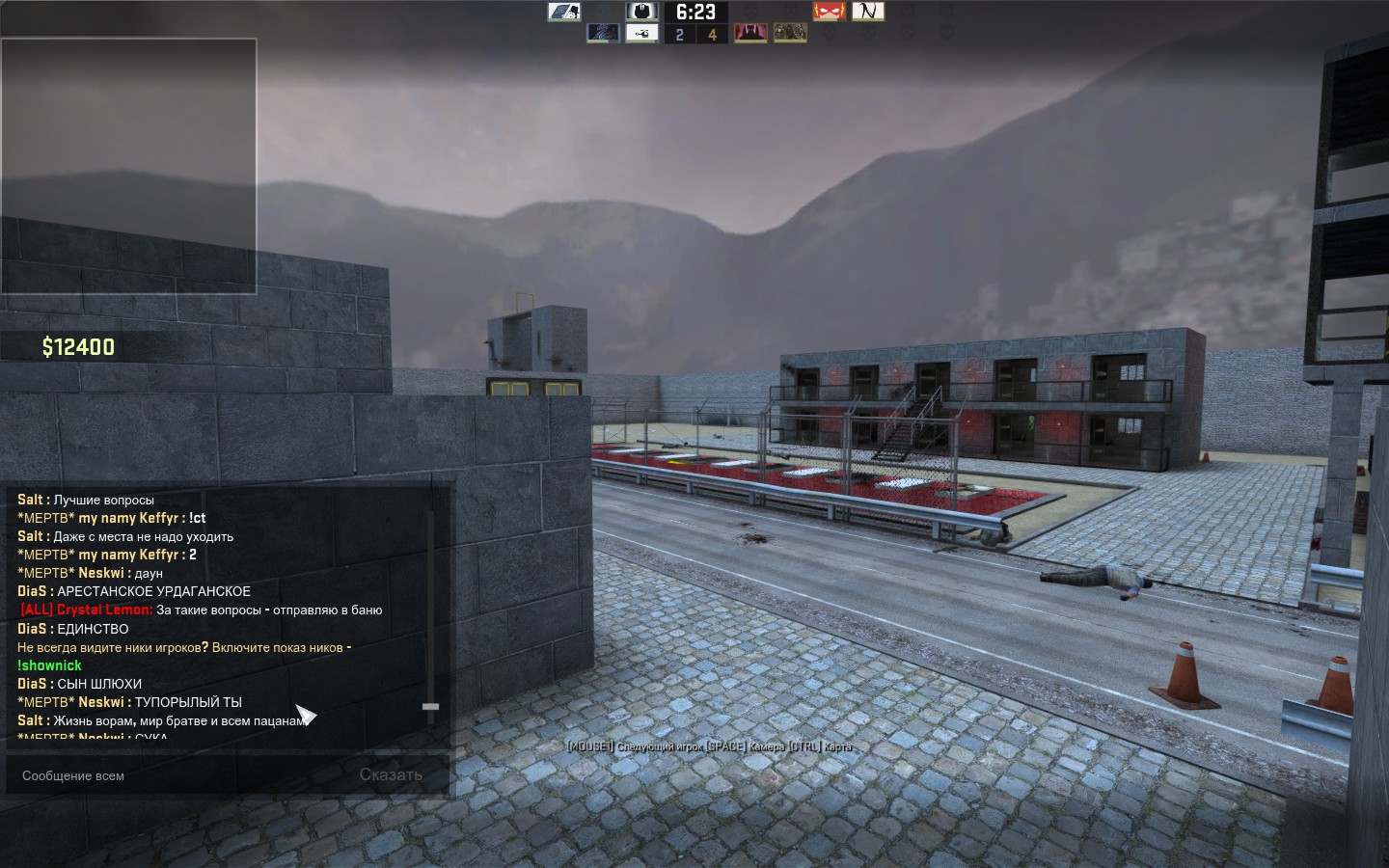Viewport: 1389px width, 868px height.
Task: Select the brown soldiers player avatar
Action: (790, 34)
